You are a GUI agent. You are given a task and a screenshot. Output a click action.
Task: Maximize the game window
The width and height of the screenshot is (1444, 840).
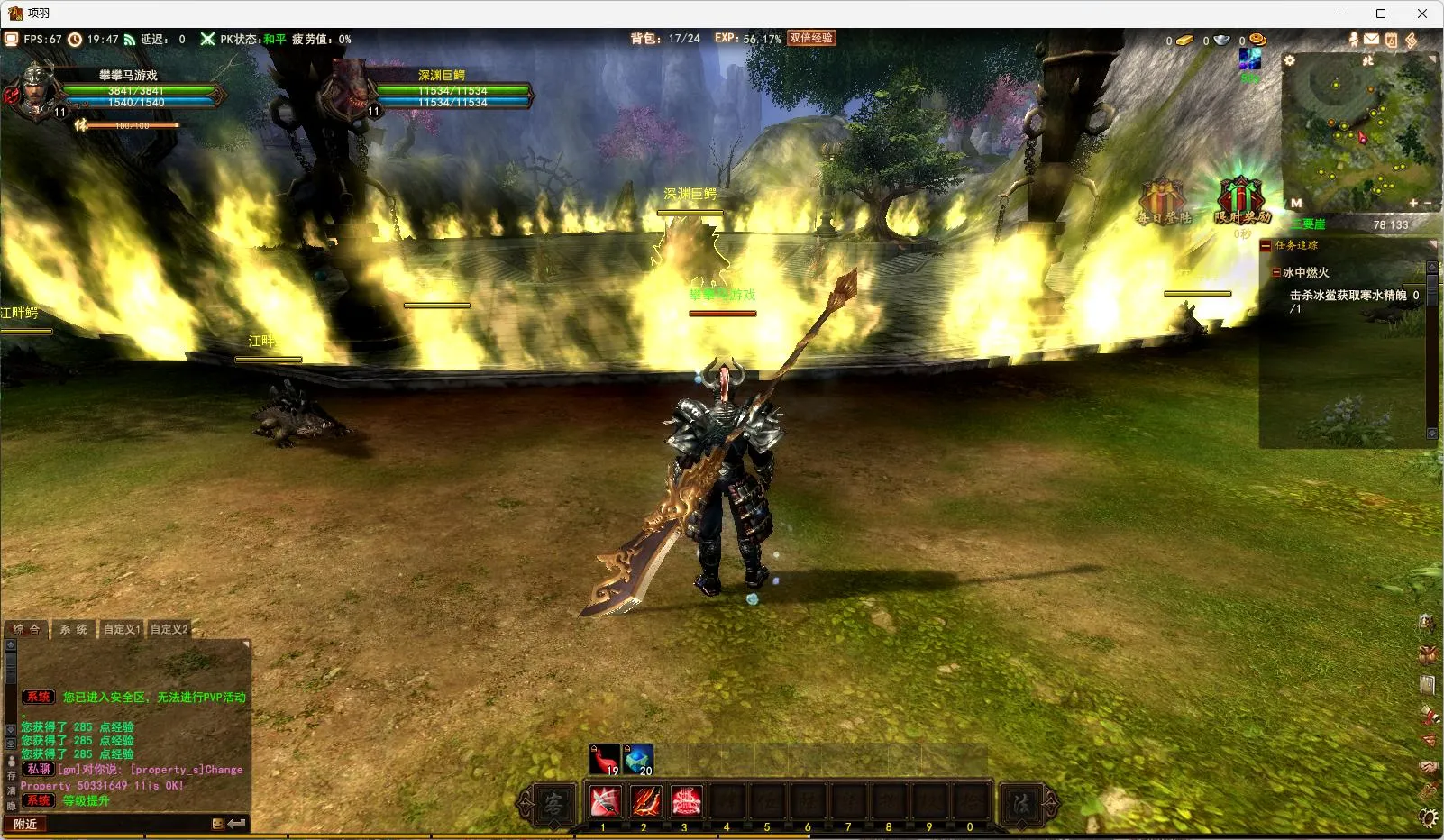[x=1380, y=14]
